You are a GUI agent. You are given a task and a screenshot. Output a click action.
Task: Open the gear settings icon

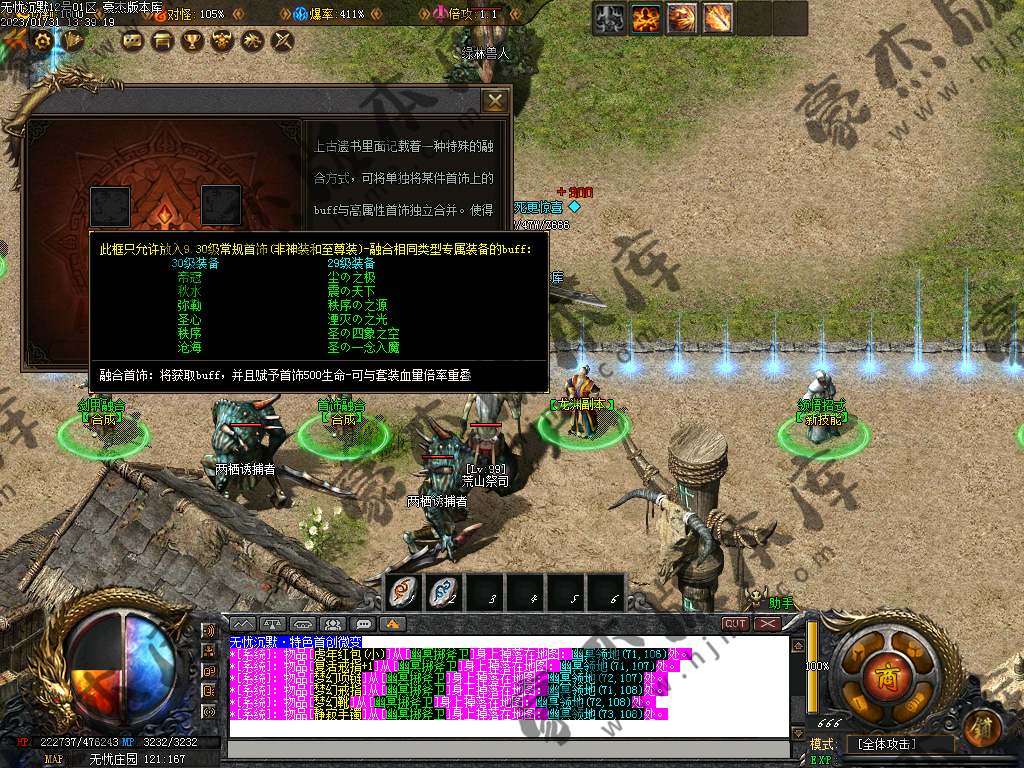(42, 41)
